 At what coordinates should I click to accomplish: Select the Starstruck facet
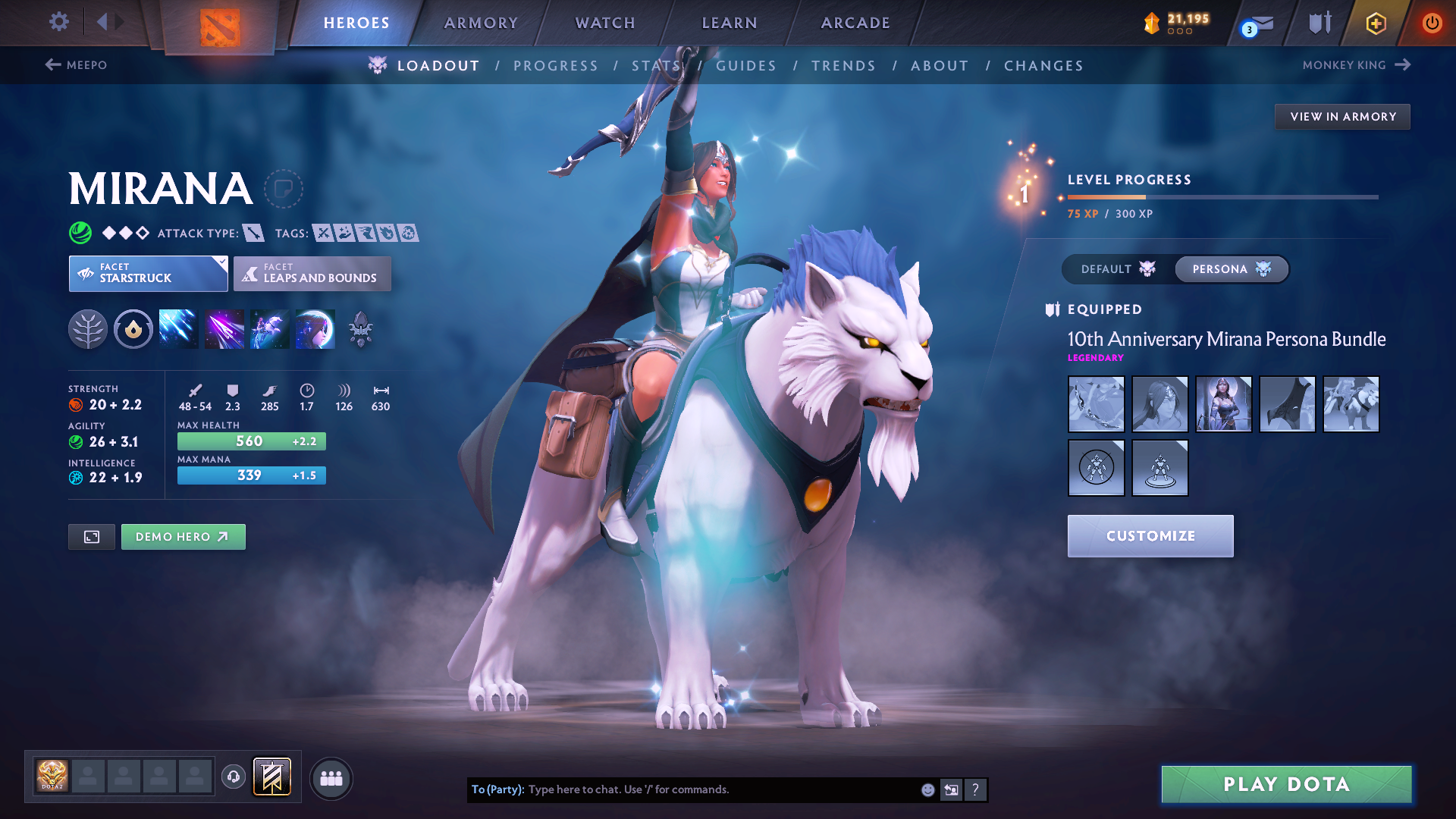pyautogui.click(x=148, y=274)
